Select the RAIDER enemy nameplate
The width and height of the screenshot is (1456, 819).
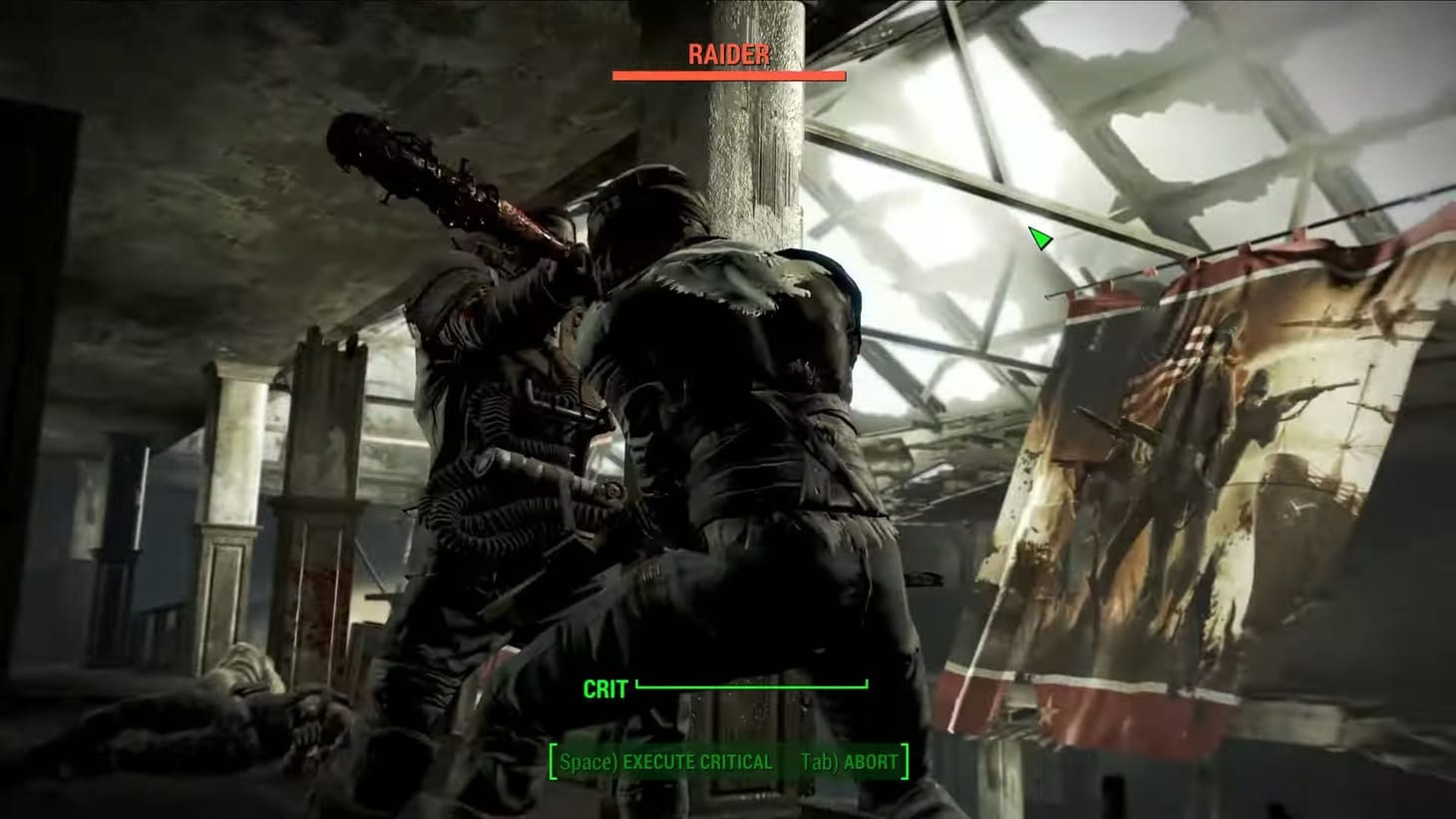[x=729, y=54]
